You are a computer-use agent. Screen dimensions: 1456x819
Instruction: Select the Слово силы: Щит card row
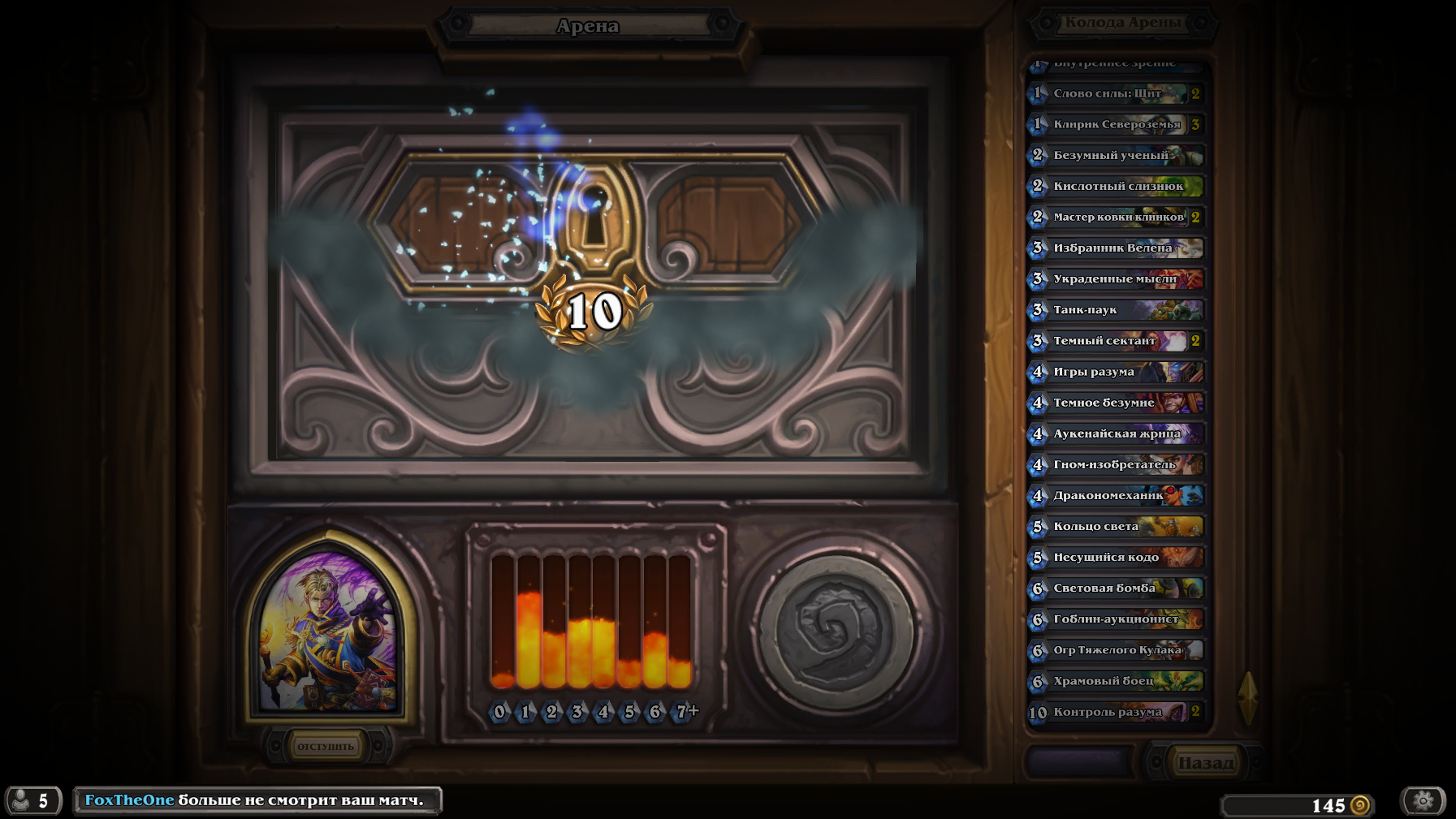(x=1116, y=93)
